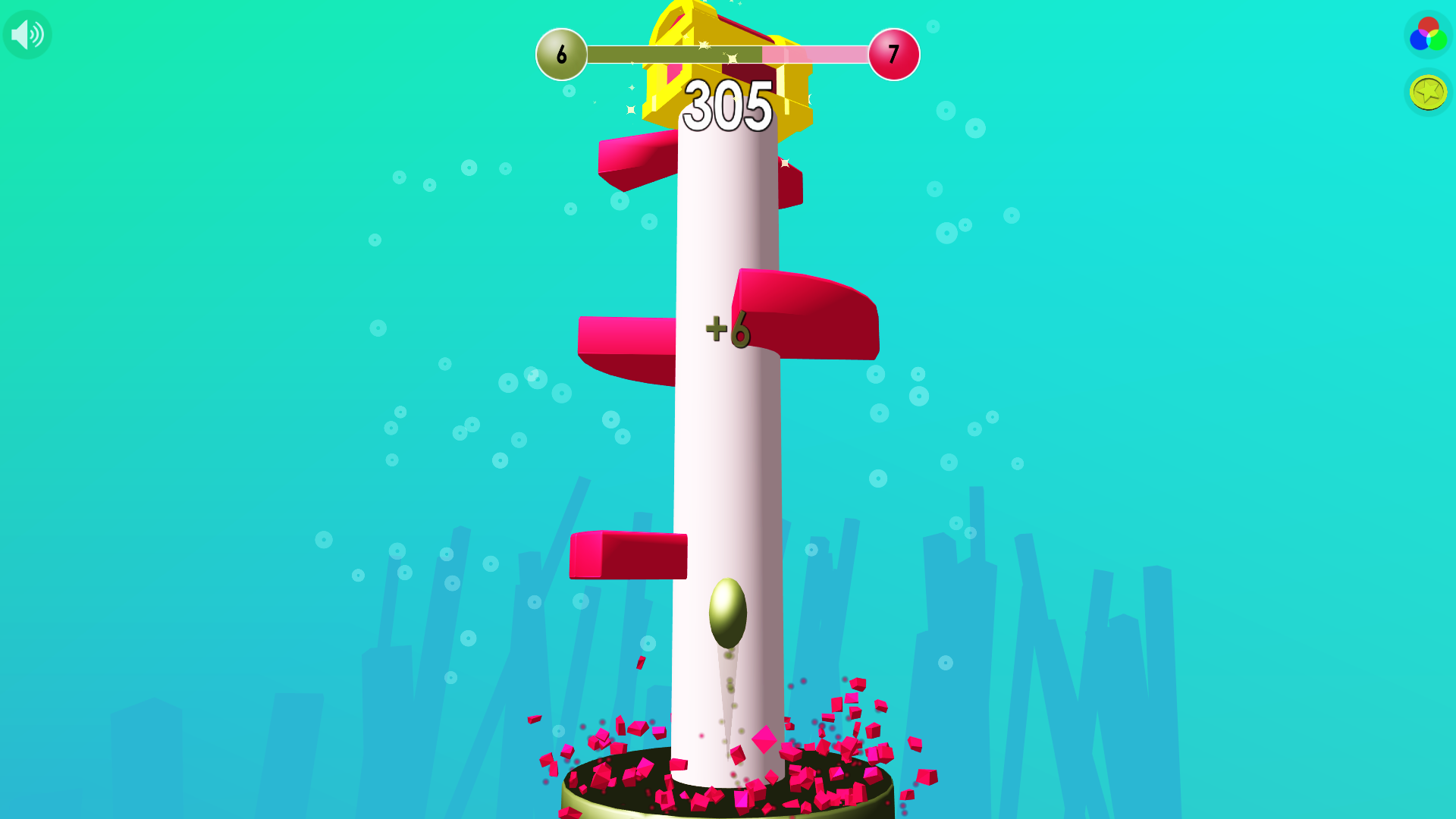This screenshot has width=1456, height=819.
Task: Open sound settings from speaker control
Action: point(27,34)
